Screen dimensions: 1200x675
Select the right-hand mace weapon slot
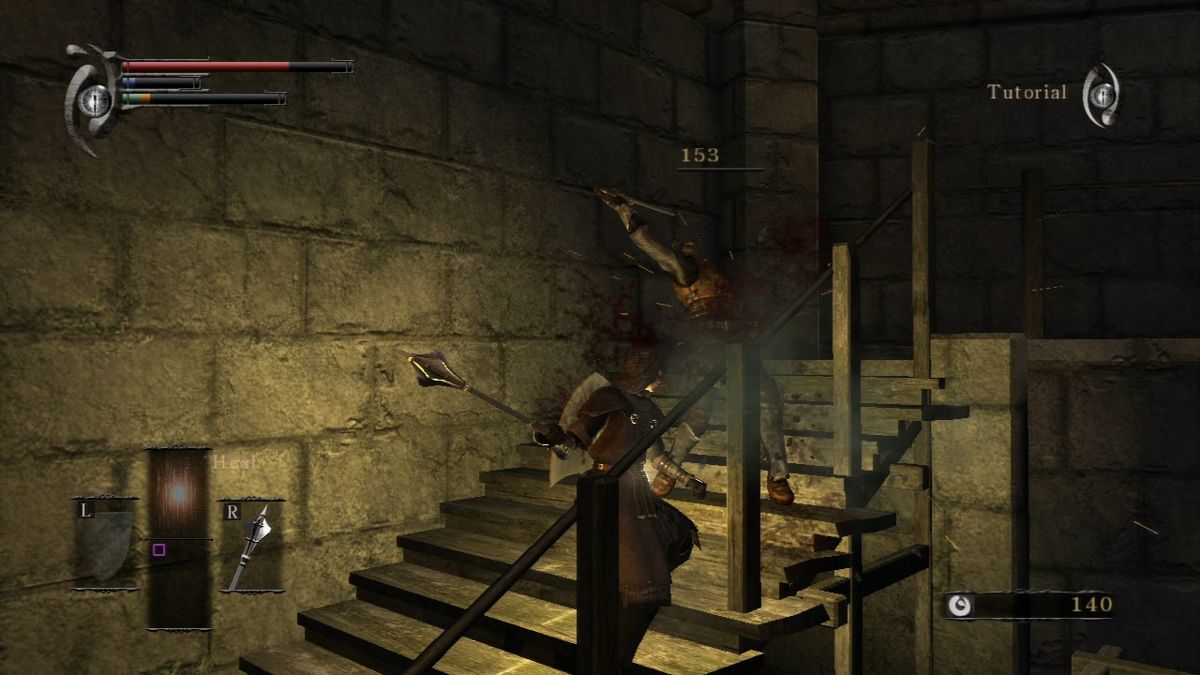click(251, 545)
